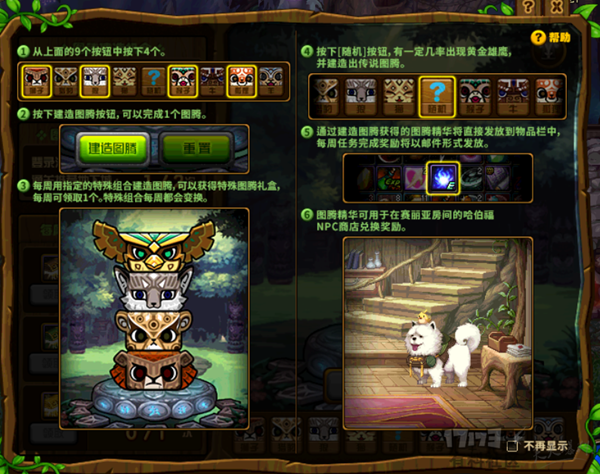The image size is (600, 474).
Task: Select the highlighted 随机 random question-mark button
Action: click(x=436, y=94)
